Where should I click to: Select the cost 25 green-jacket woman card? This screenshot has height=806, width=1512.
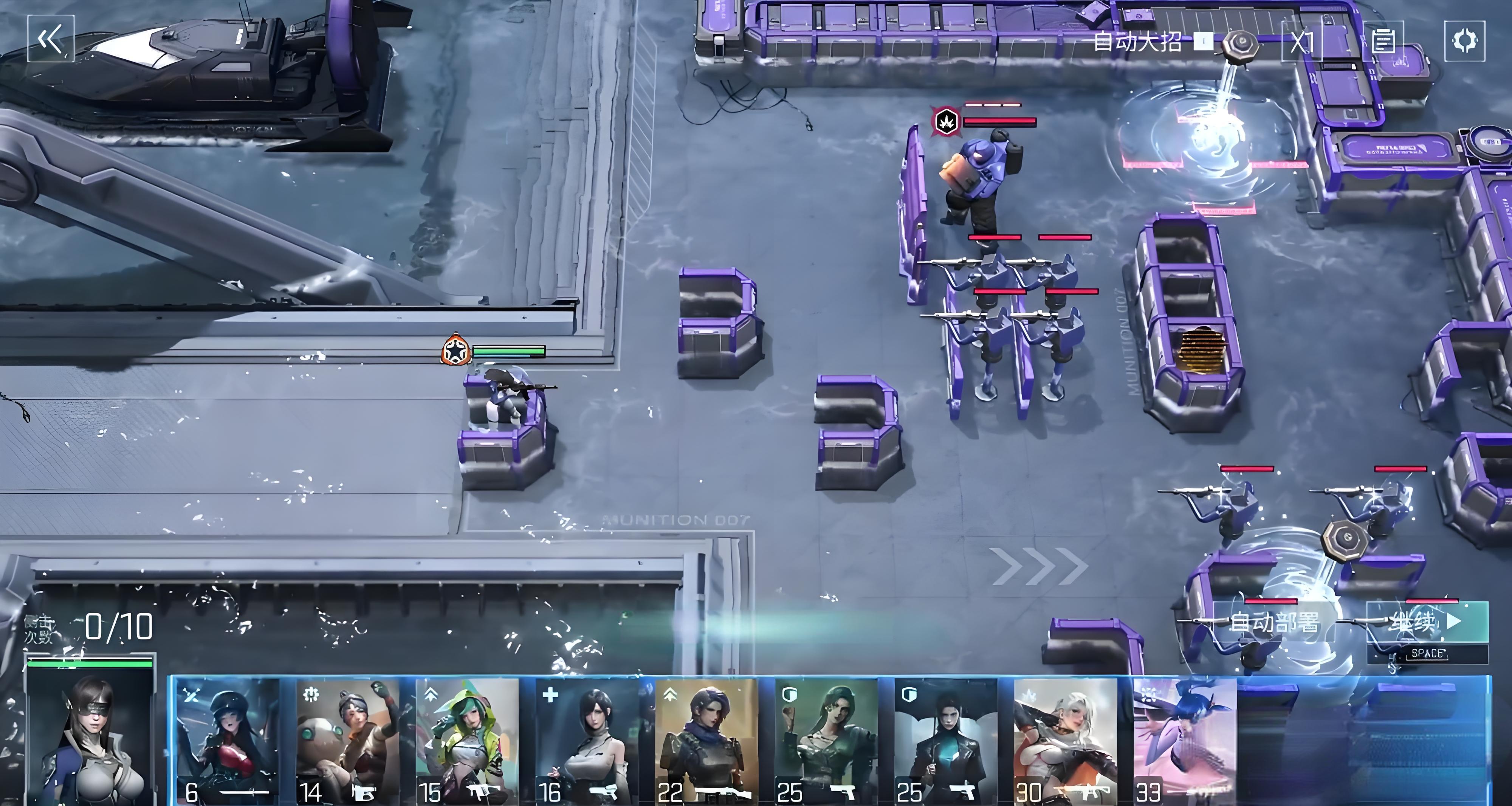(x=826, y=741)
